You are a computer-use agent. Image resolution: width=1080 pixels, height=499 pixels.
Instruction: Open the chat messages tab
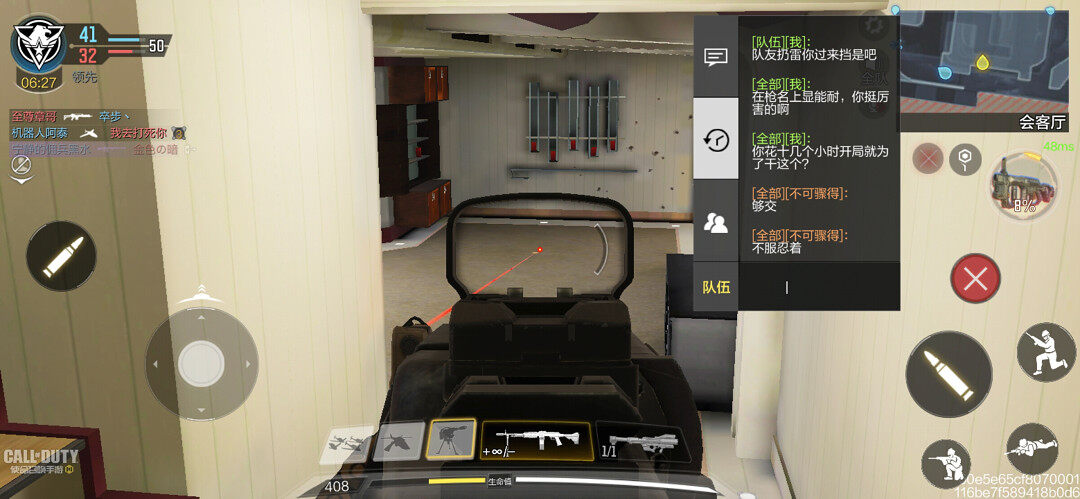click(x=716, y=57)
